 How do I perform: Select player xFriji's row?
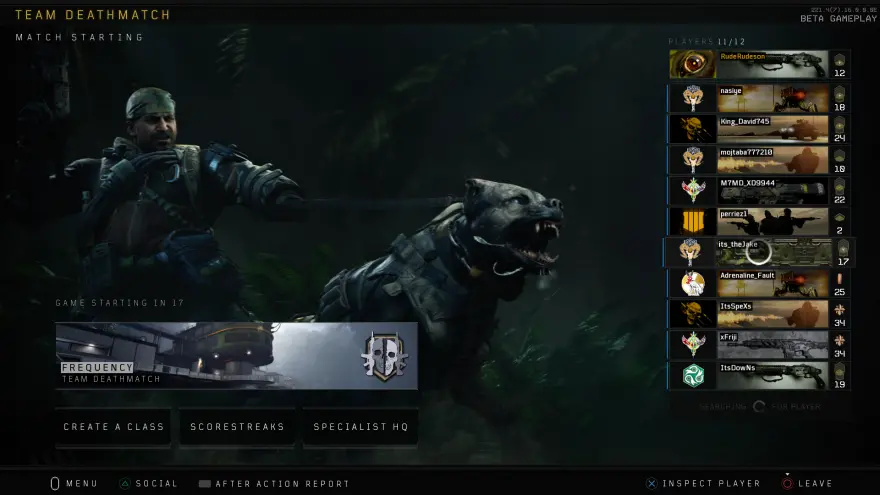point(760,345)
